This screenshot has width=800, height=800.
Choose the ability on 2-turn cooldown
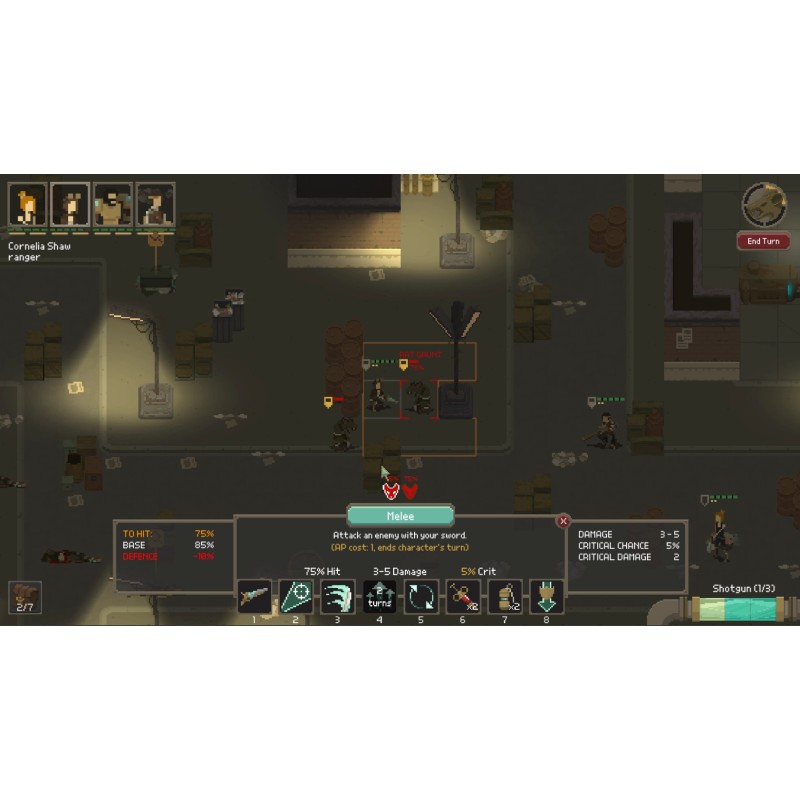[379, 597]
